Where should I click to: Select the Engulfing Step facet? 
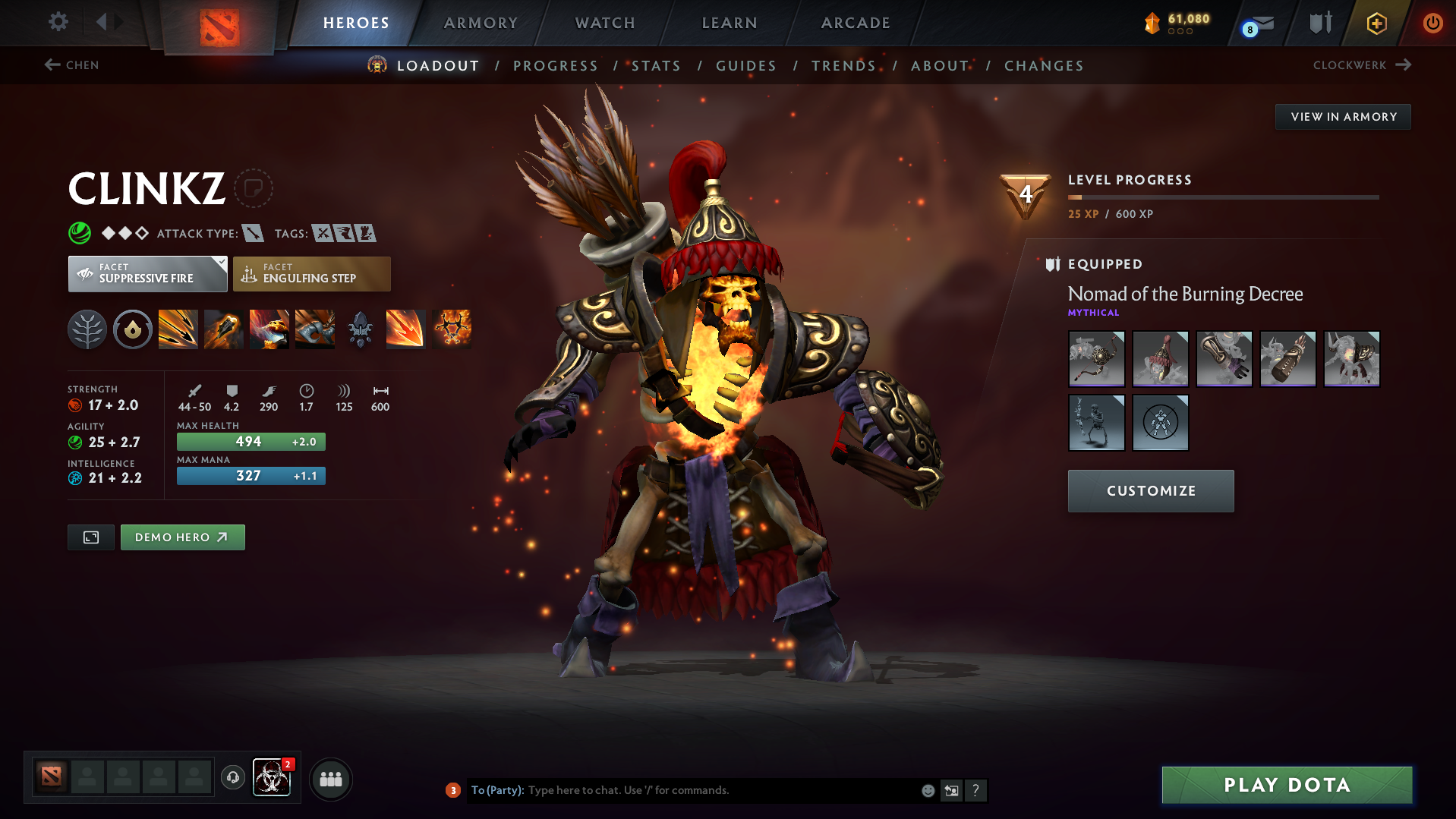[x=311, y=273]
